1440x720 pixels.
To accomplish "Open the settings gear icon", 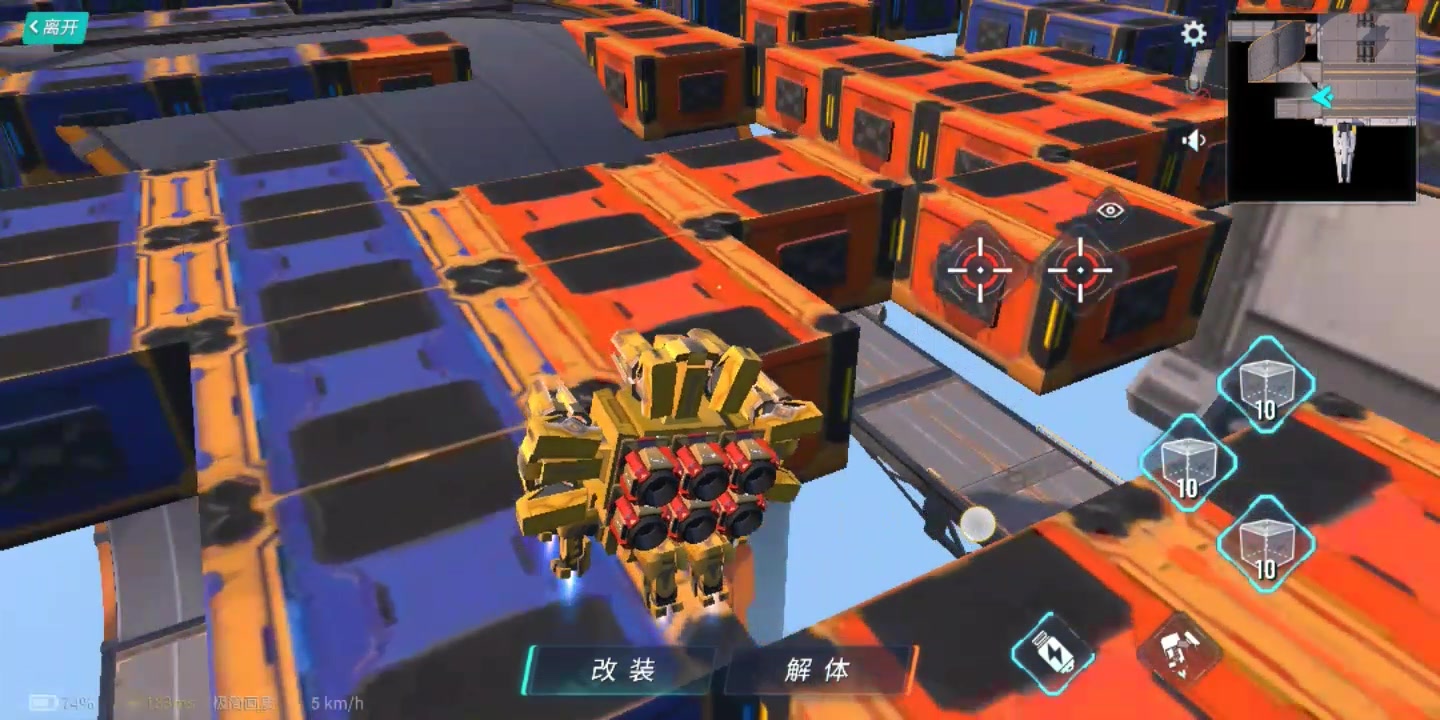I will point(1192,33).
